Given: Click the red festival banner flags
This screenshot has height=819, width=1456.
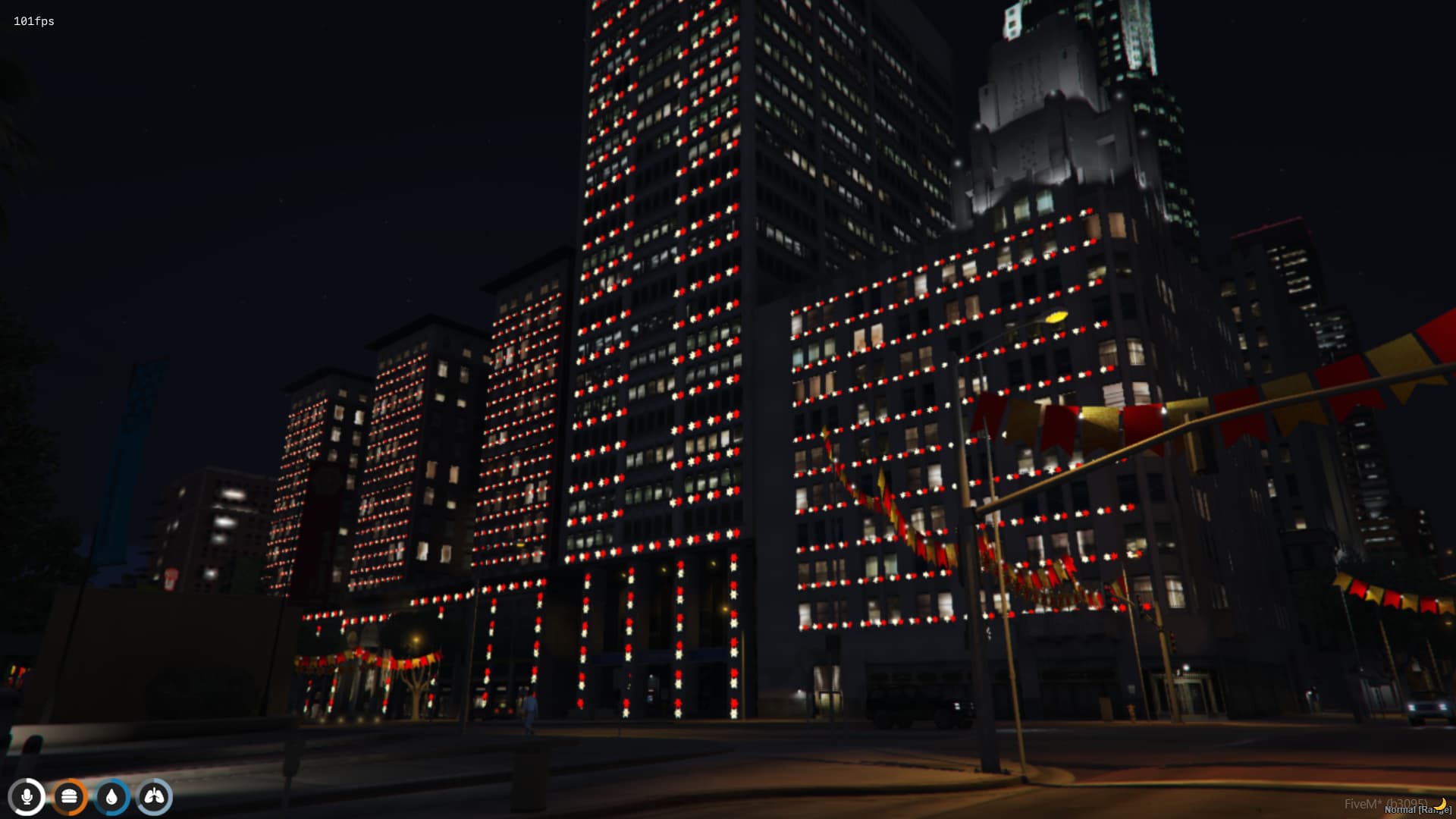Looking at the screenshot, I should tap(1054, 421).
